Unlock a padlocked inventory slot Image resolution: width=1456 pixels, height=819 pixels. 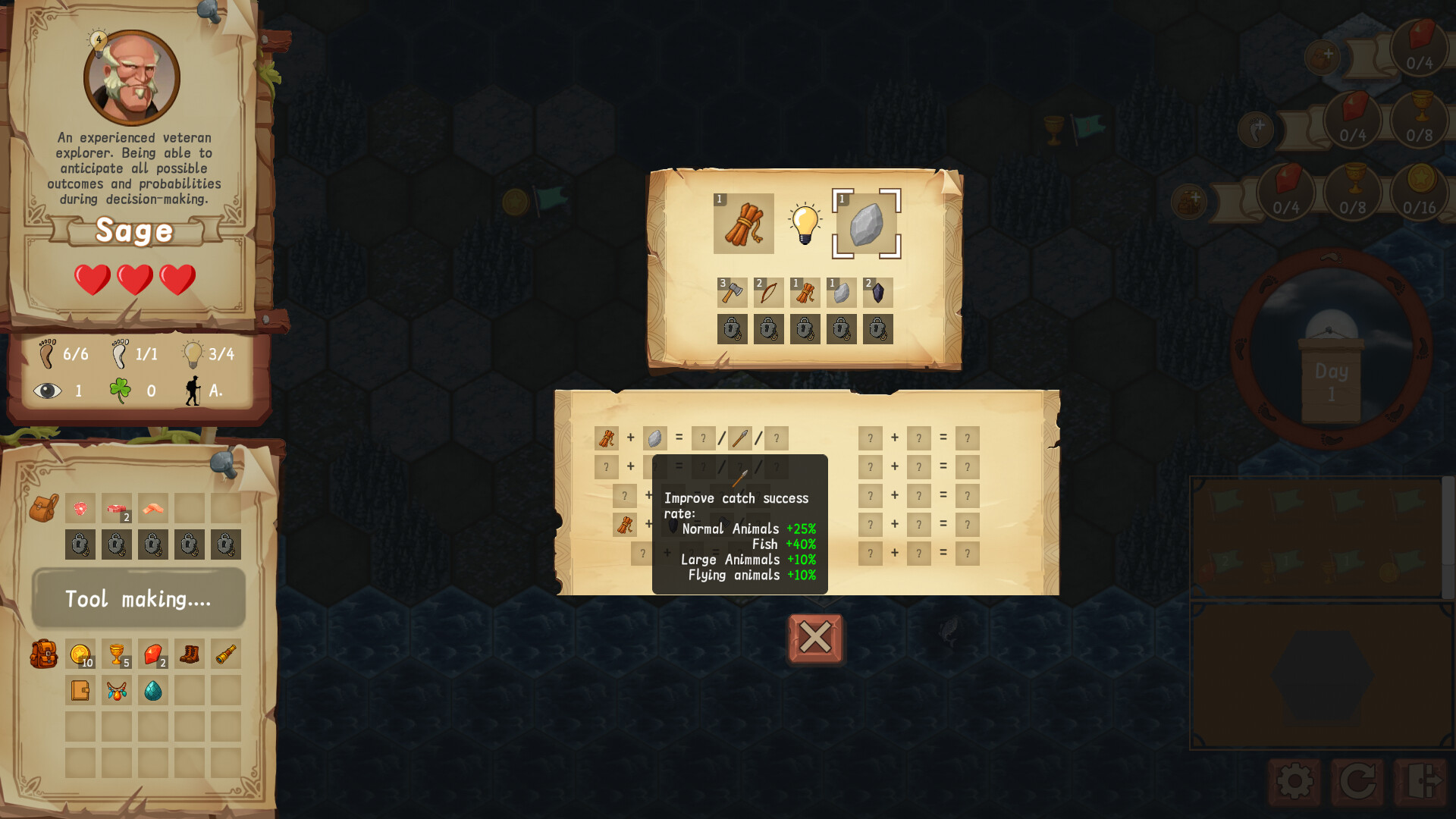pos(80,544)
